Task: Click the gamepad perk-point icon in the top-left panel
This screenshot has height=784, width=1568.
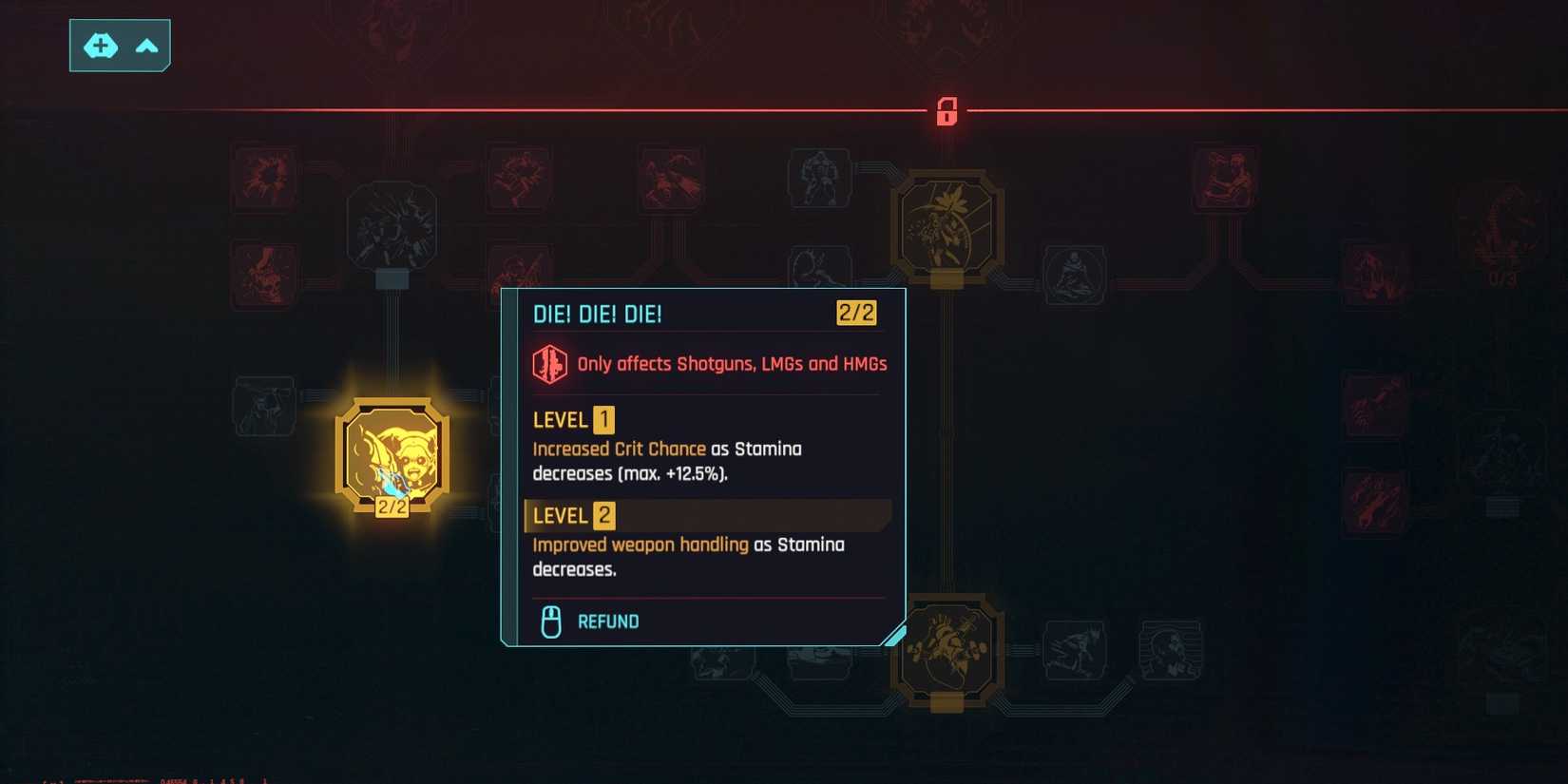Action: click(x=101, y=46)
